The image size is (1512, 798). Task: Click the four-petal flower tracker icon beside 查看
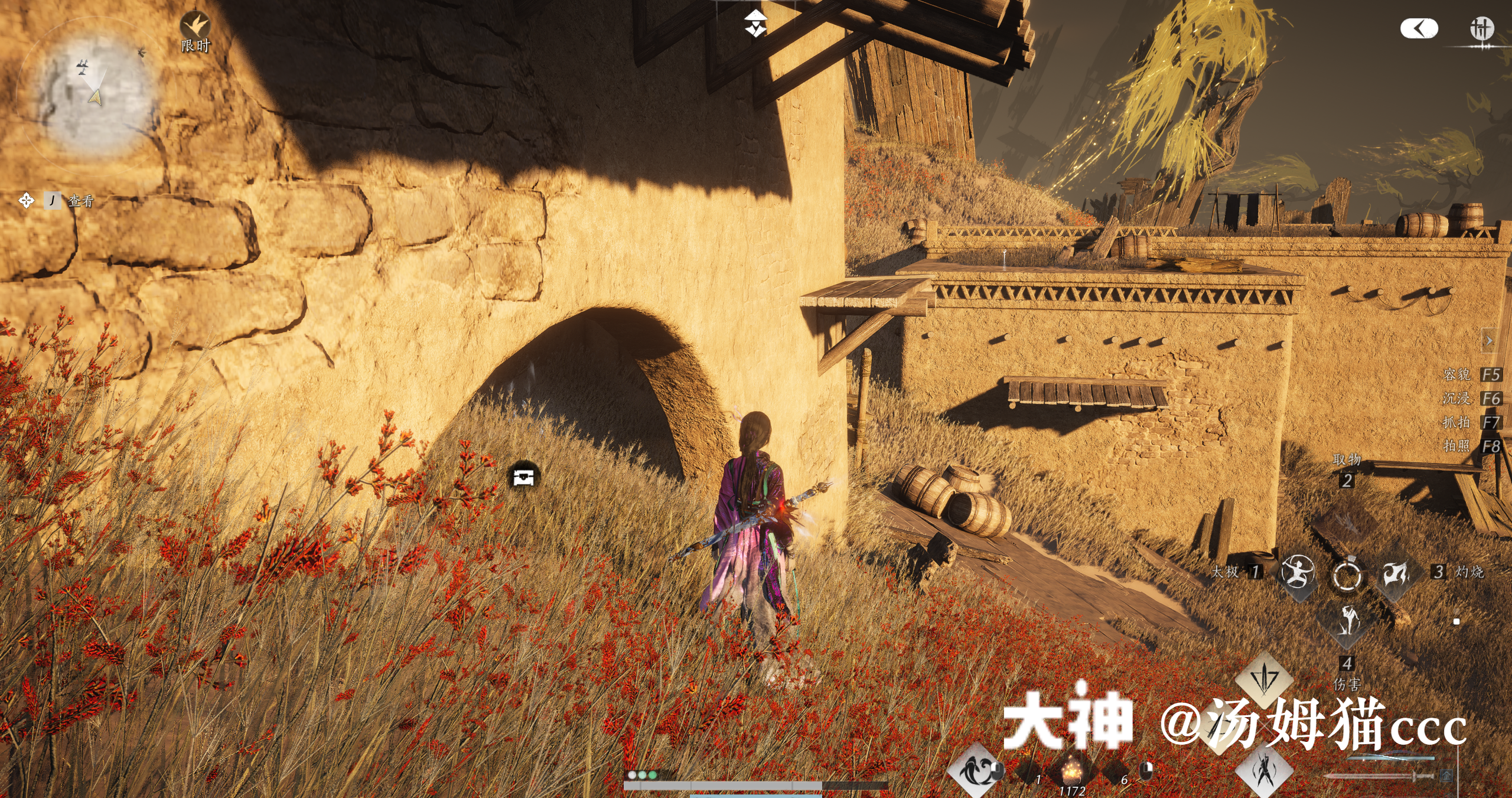(26, 201)
